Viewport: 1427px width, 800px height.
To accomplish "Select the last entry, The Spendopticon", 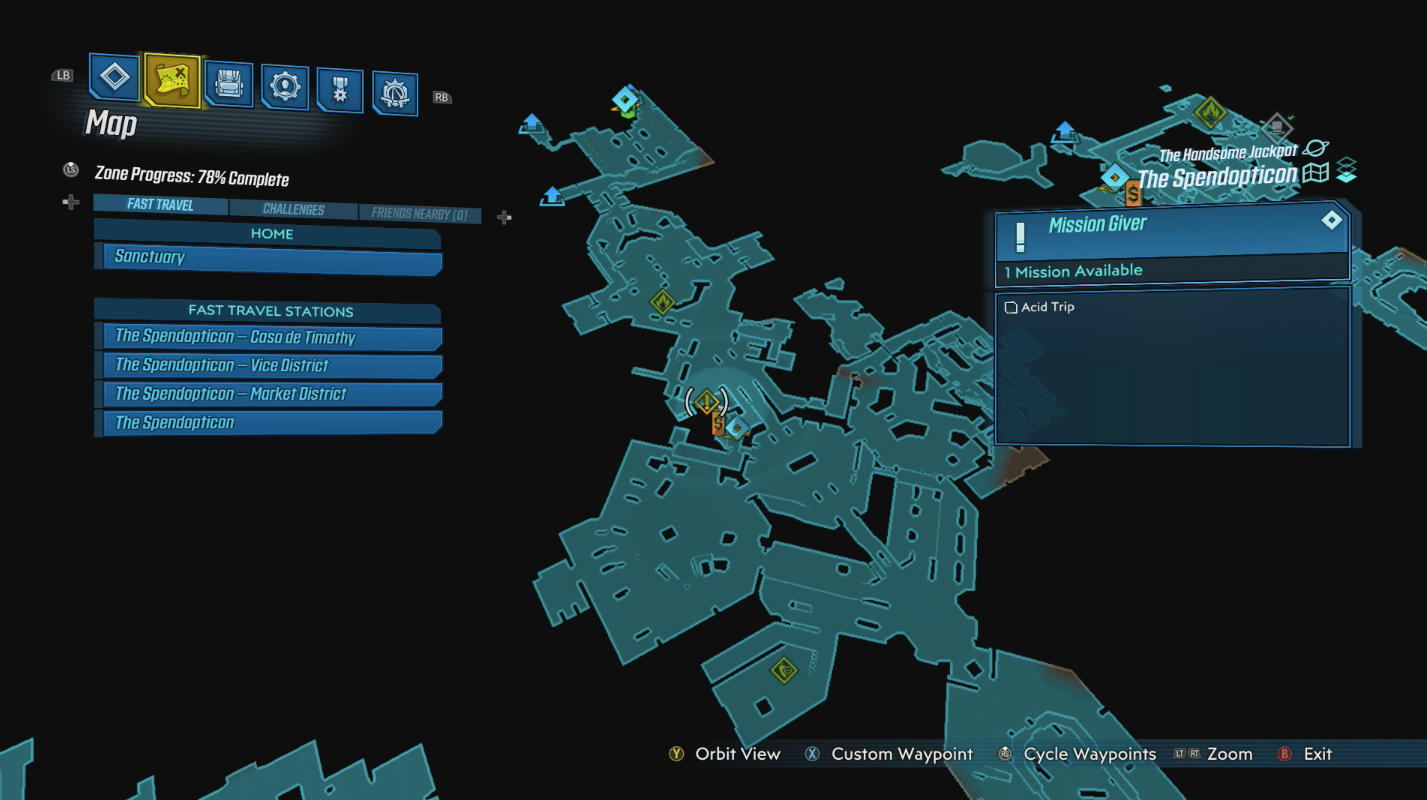I will 272,422.
